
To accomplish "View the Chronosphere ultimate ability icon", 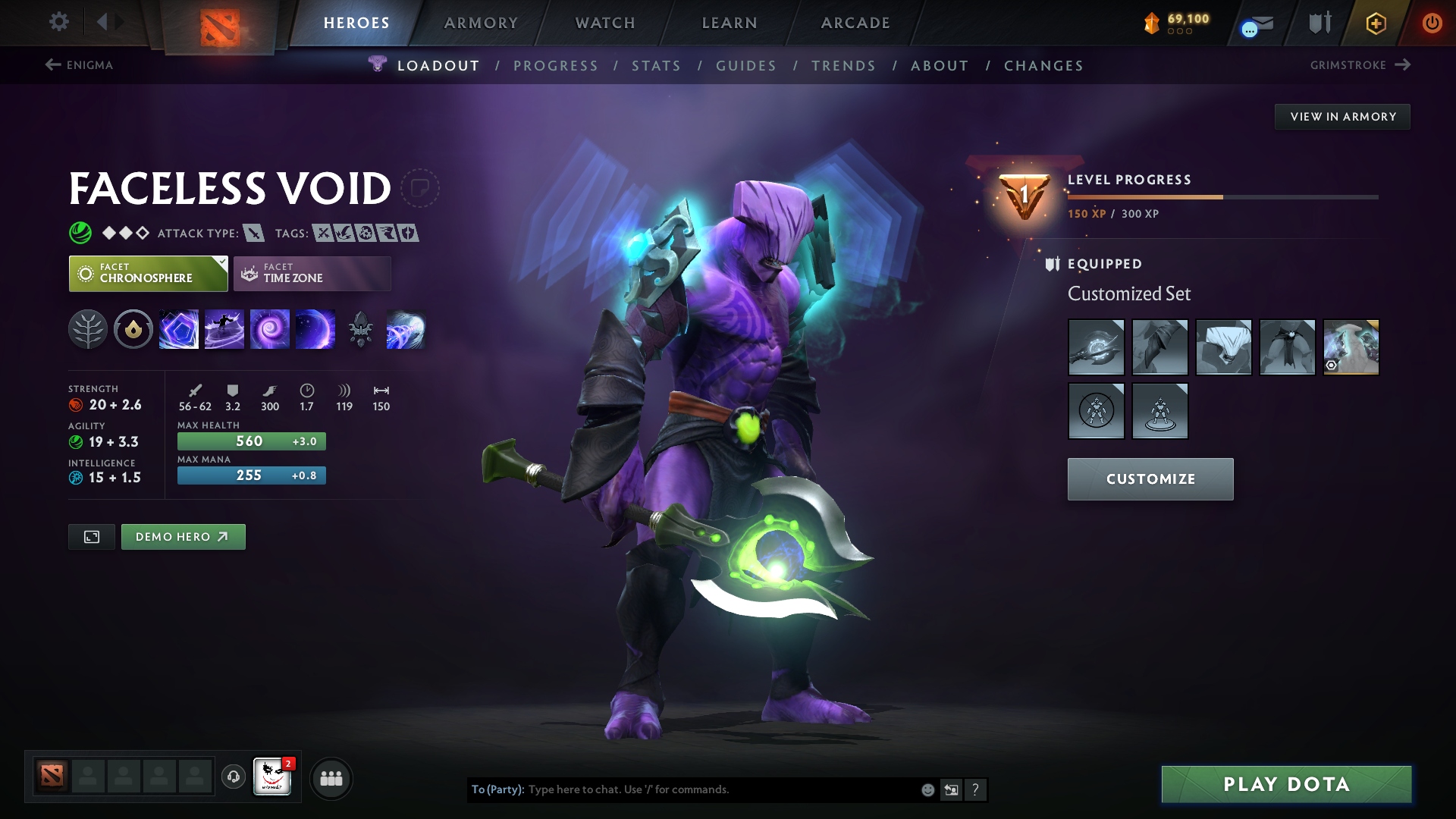I will click(315, 329).
